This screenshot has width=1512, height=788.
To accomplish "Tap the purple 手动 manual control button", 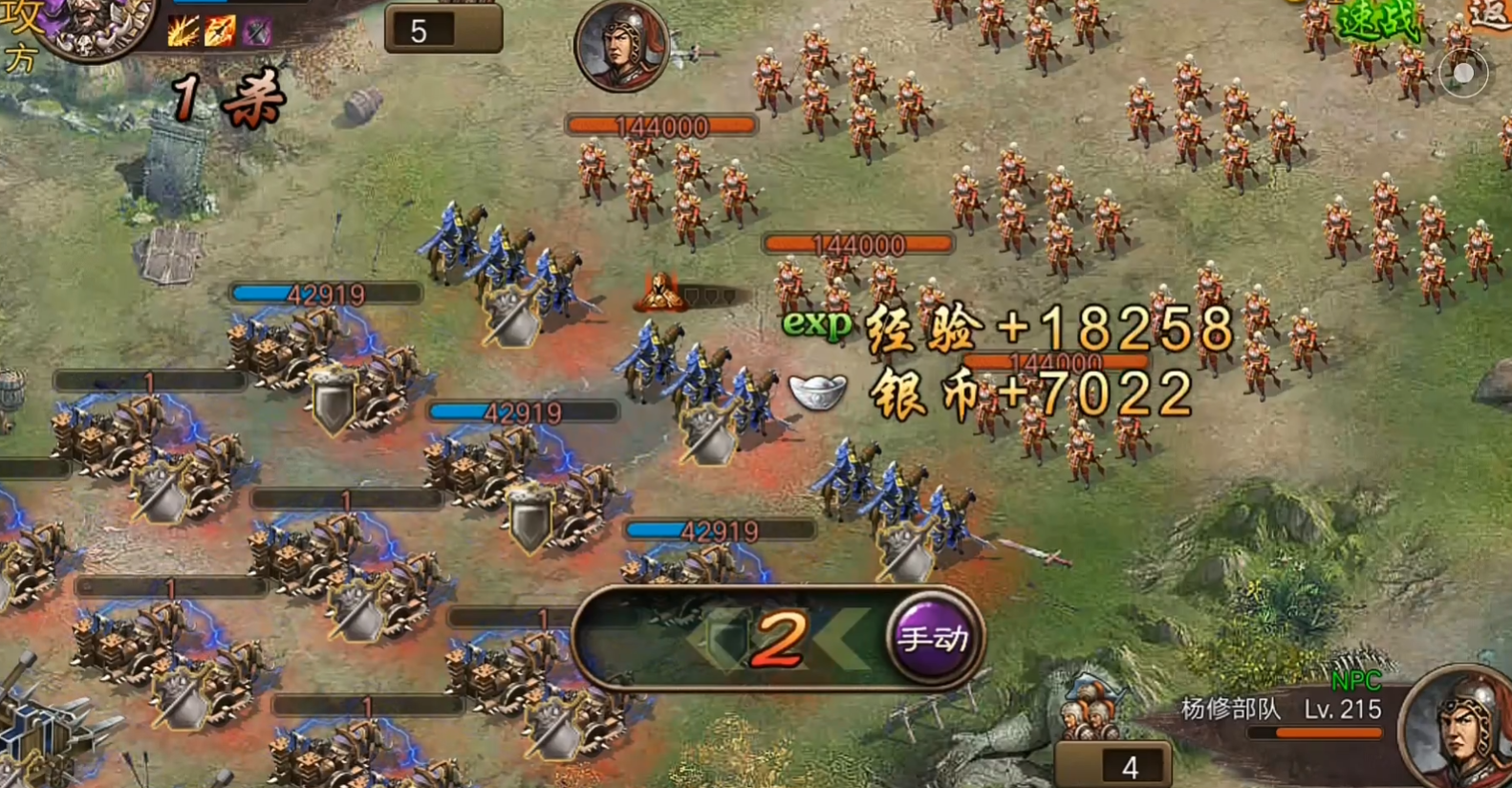I will point(932,638).
